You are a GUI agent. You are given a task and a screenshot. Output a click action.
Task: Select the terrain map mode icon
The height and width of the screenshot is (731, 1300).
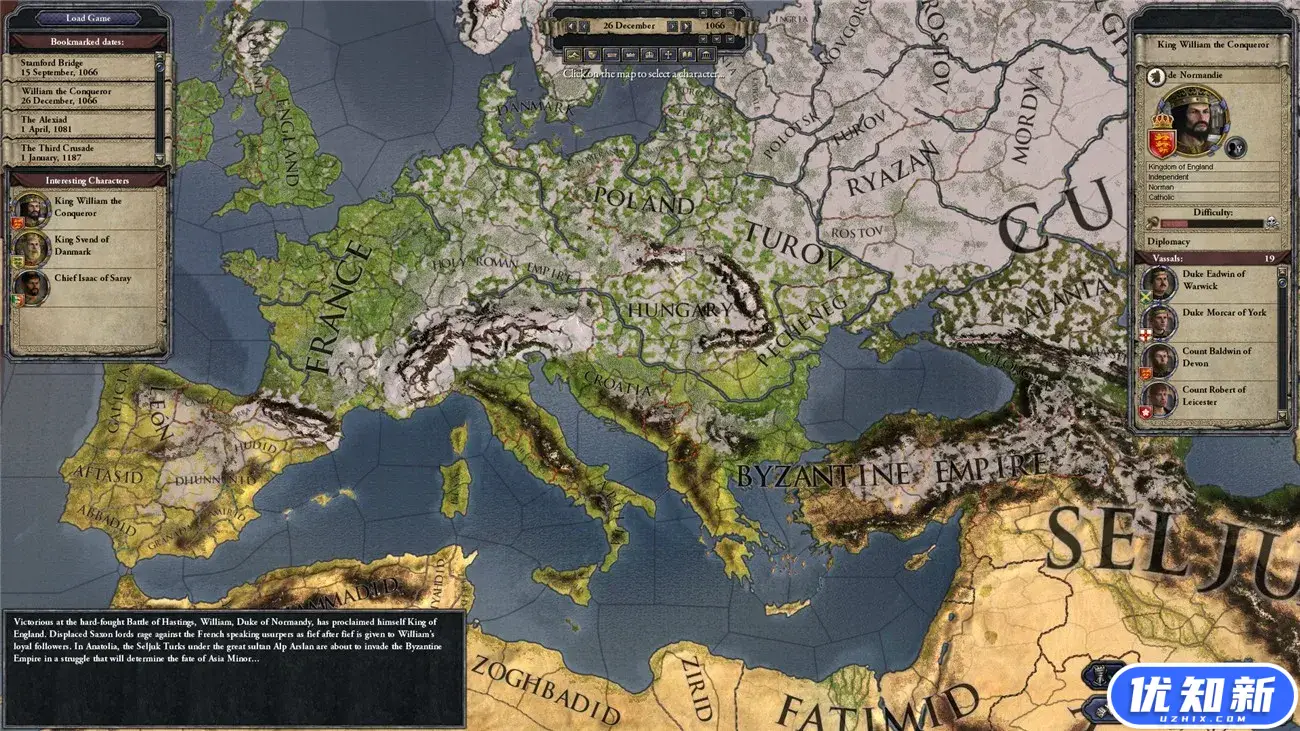574,55
